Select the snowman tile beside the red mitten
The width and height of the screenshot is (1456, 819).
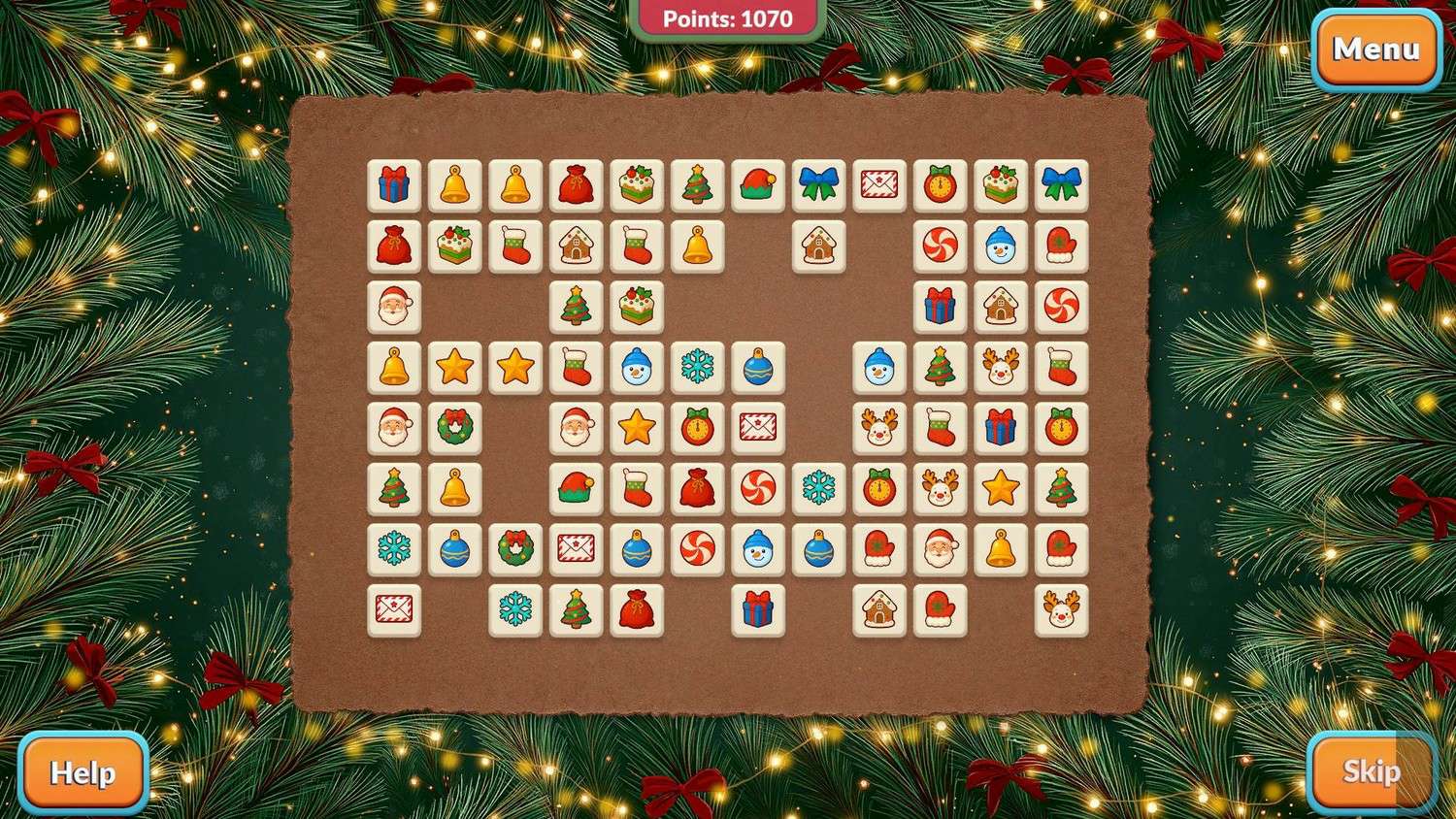[1000, 246]
